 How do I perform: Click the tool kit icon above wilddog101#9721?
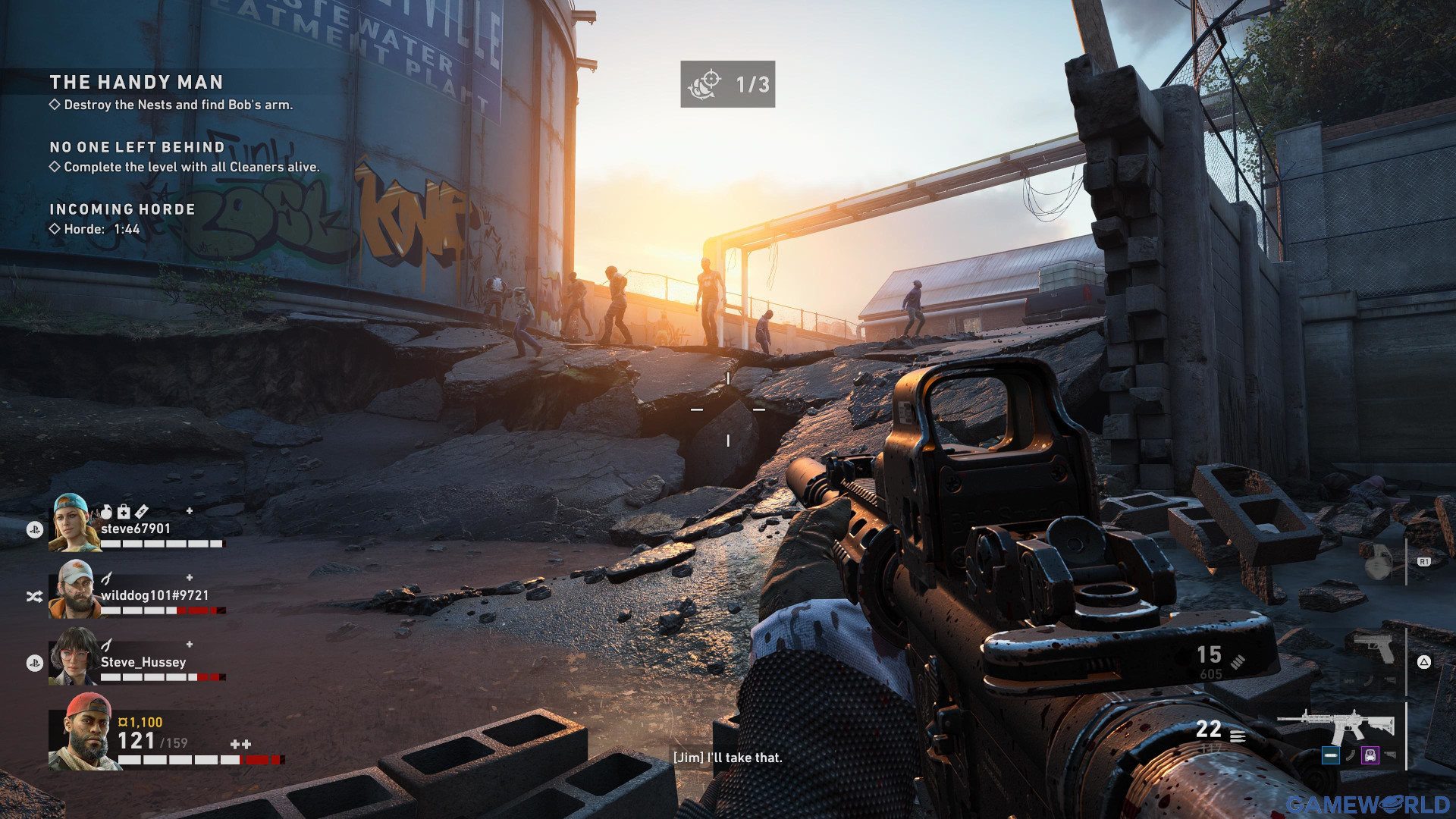tap(107, 579)
